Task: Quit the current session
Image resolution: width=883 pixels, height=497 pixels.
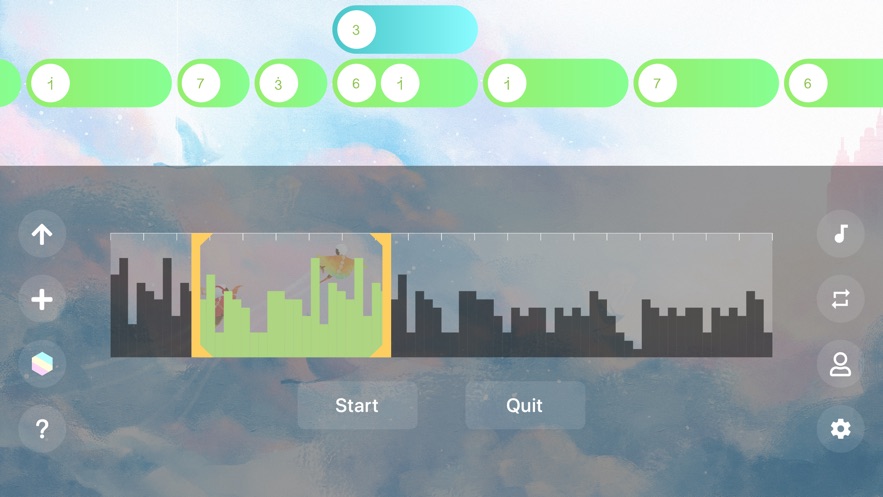Action: click(x=524, y=405)
